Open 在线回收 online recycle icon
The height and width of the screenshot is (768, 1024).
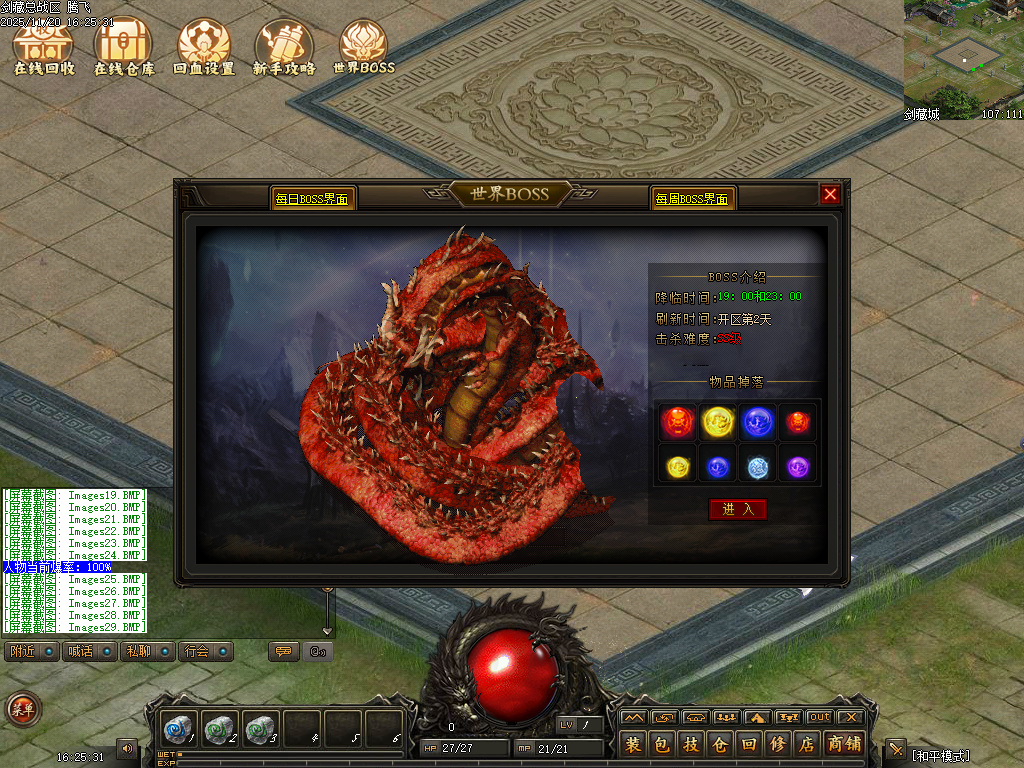[x=43, y=46]
